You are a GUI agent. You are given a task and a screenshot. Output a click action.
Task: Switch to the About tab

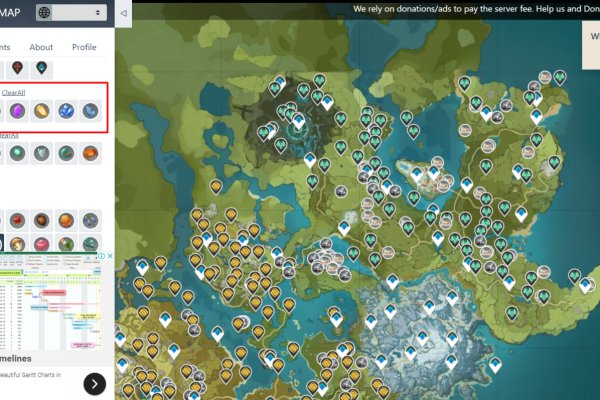pos(41,47)
